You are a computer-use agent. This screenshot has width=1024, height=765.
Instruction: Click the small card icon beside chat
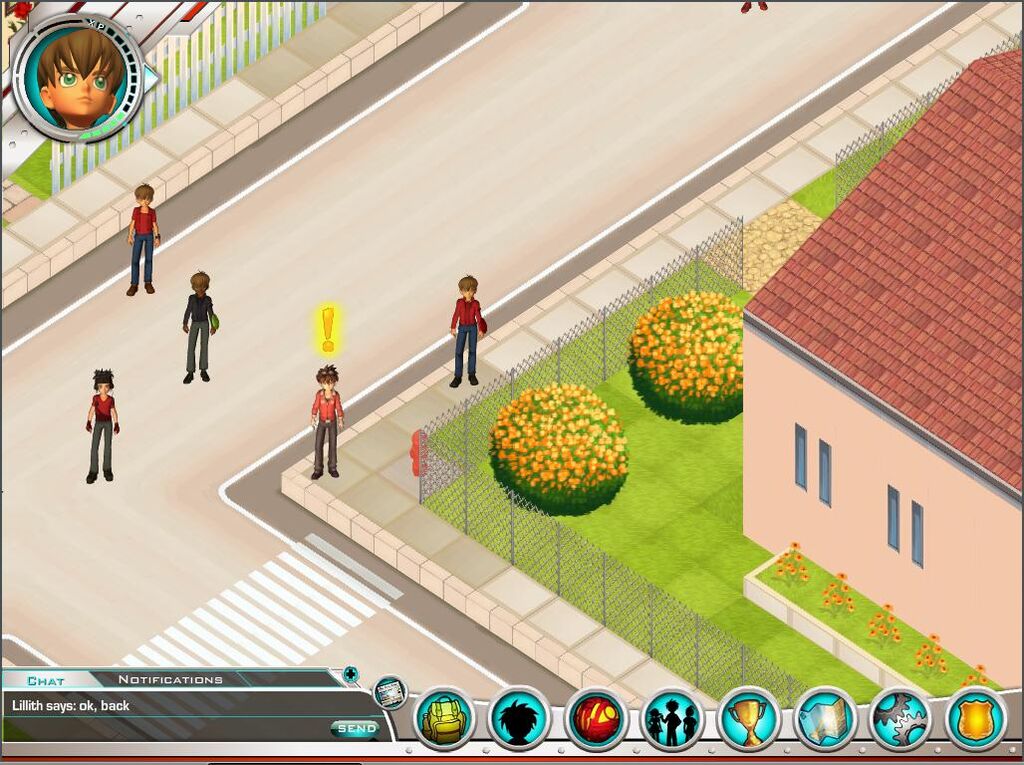click(390, 691)
